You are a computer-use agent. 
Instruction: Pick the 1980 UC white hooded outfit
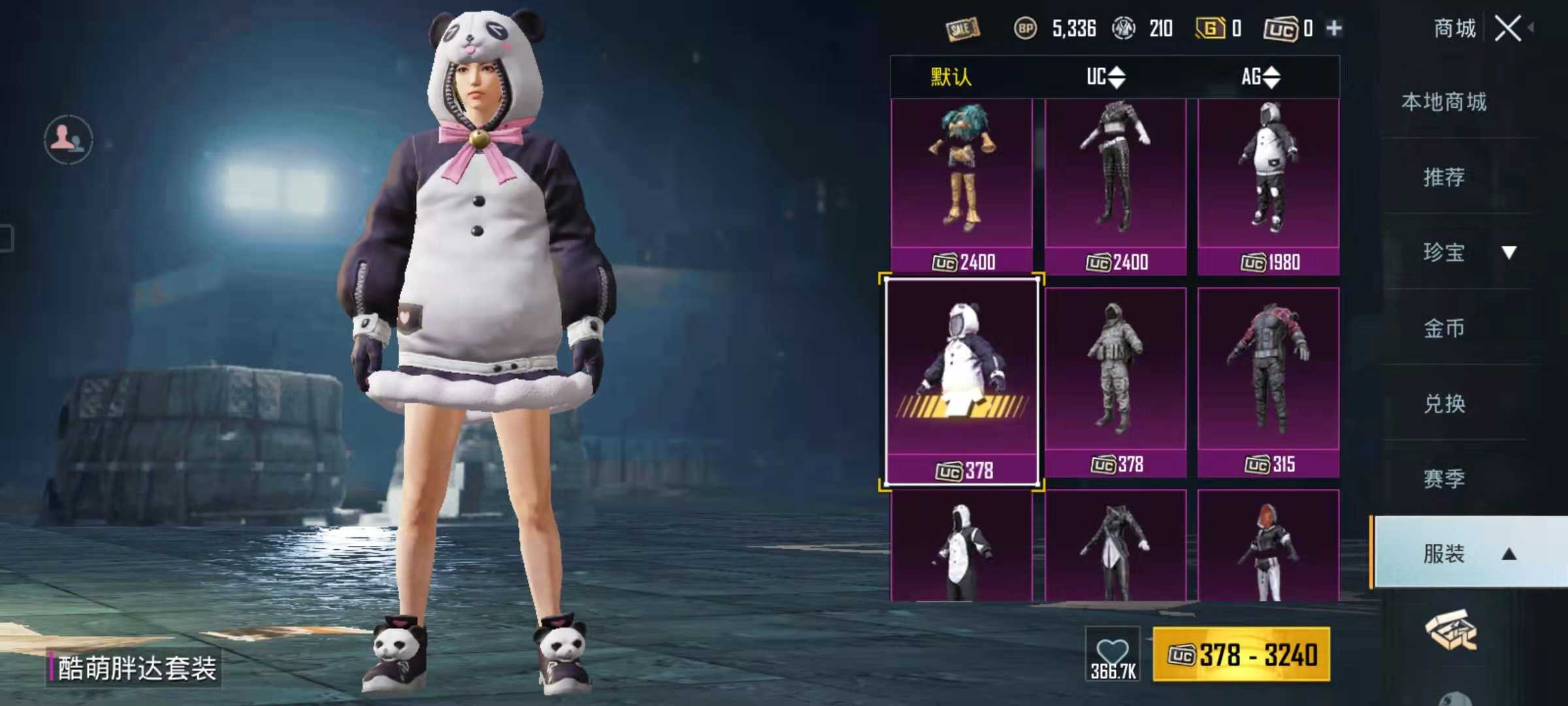tap(1268, 186)
